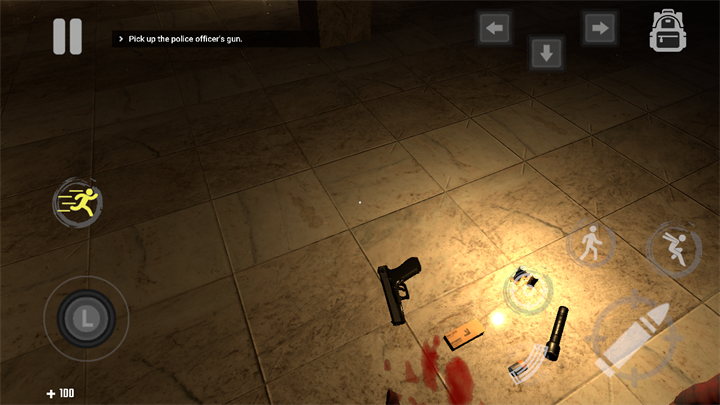This screenshot has width=720, height=405.
Task: Touch the L movement joystick
Action: pyautogui.click(x=87, y=319)
